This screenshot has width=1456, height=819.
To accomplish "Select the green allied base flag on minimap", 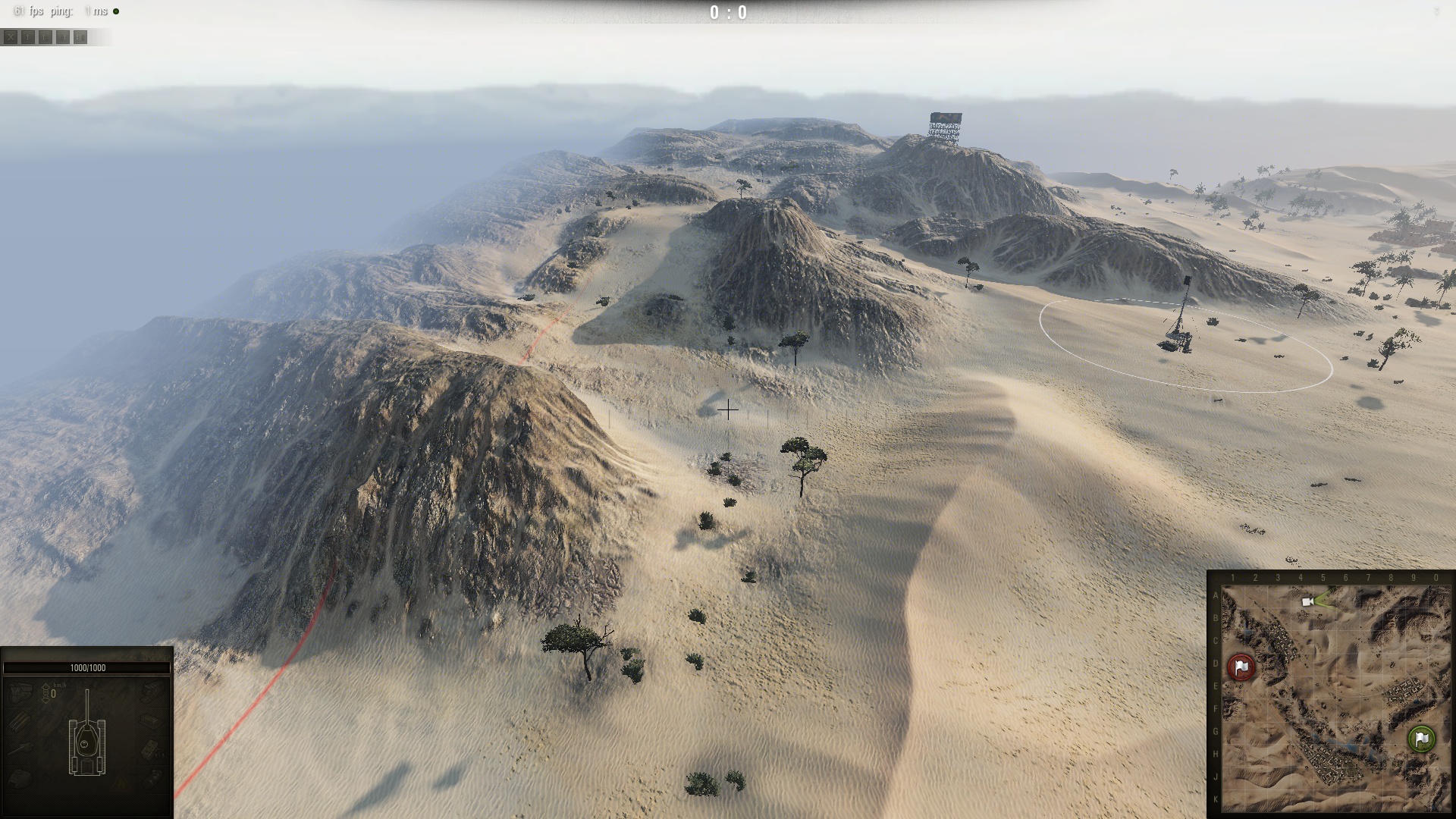I will (1421, 739).
